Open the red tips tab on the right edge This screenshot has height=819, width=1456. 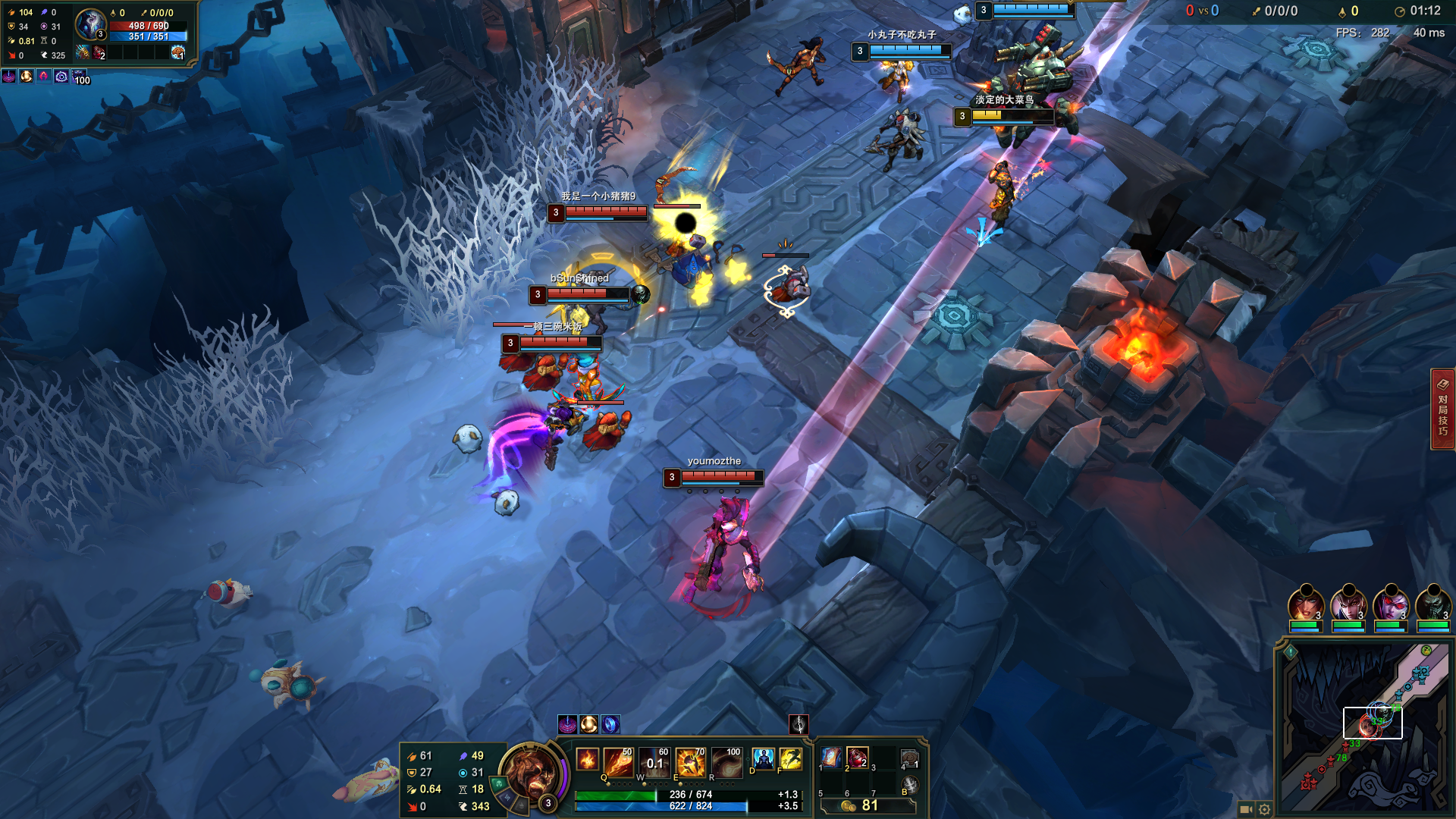point(1442,409)
